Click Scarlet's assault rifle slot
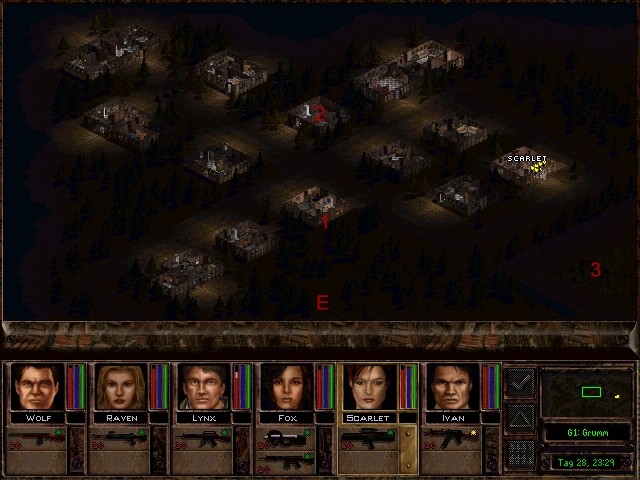The height and width of the screenshot is (480, 640). pyautogui.click(x=369, y=438)
